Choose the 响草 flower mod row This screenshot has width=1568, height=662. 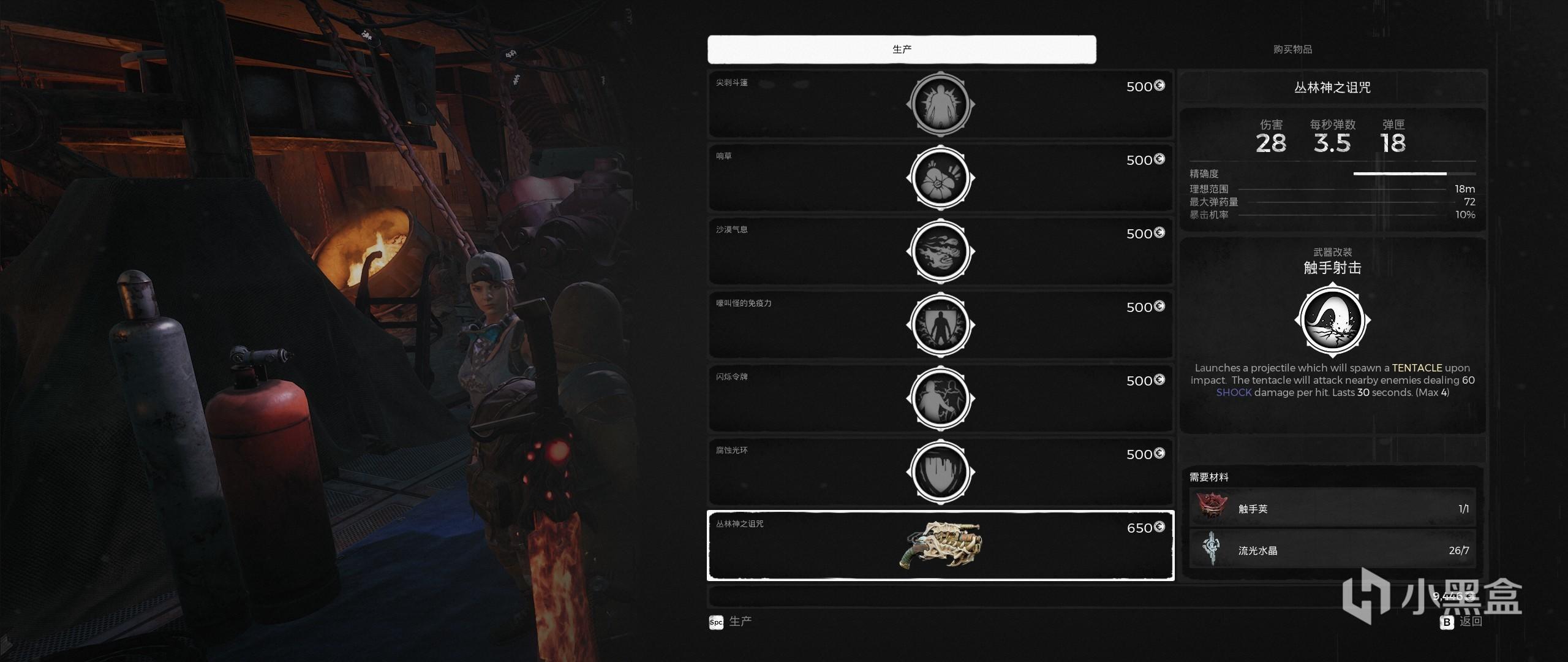[x=940, y=178]
